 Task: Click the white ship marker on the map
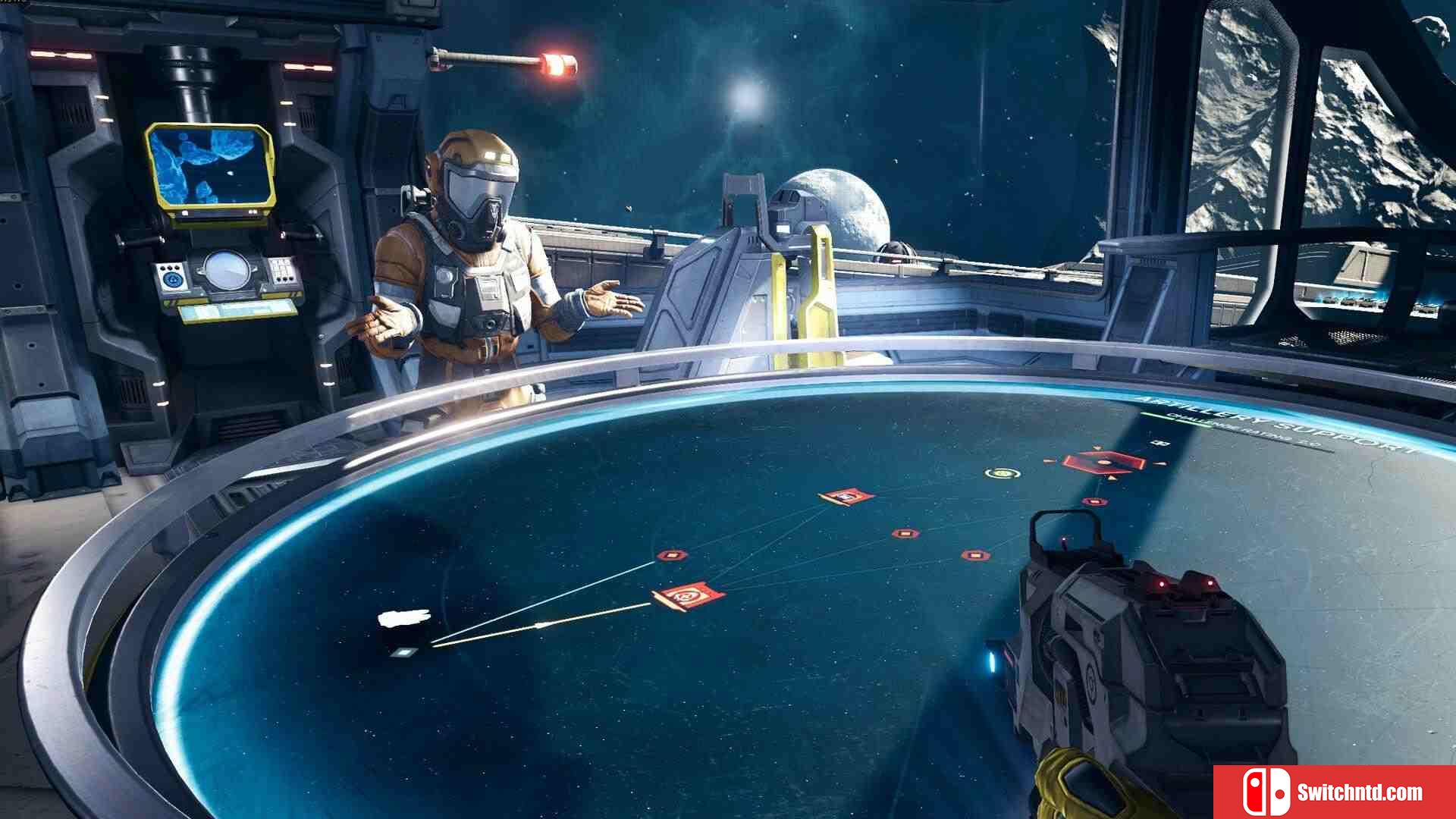[x=404, y=618]
